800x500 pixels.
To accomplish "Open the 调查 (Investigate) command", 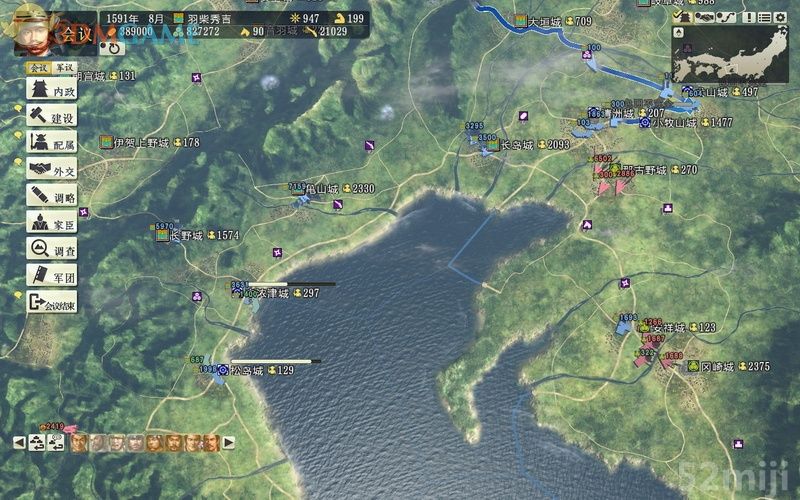I will (x=50, y=249).
